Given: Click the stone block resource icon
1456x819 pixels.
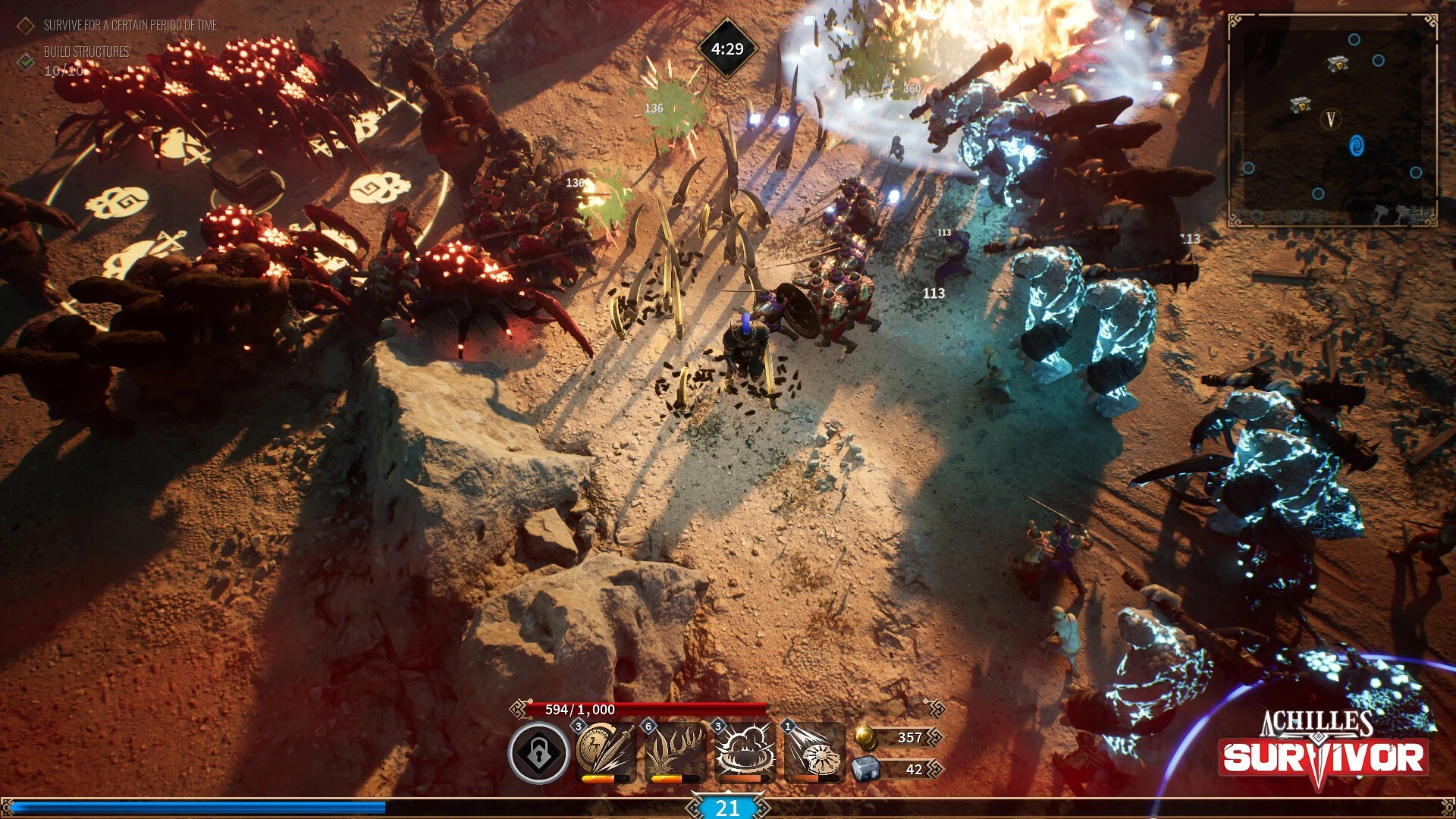Looking at the screenshot, I should point(865,769).
